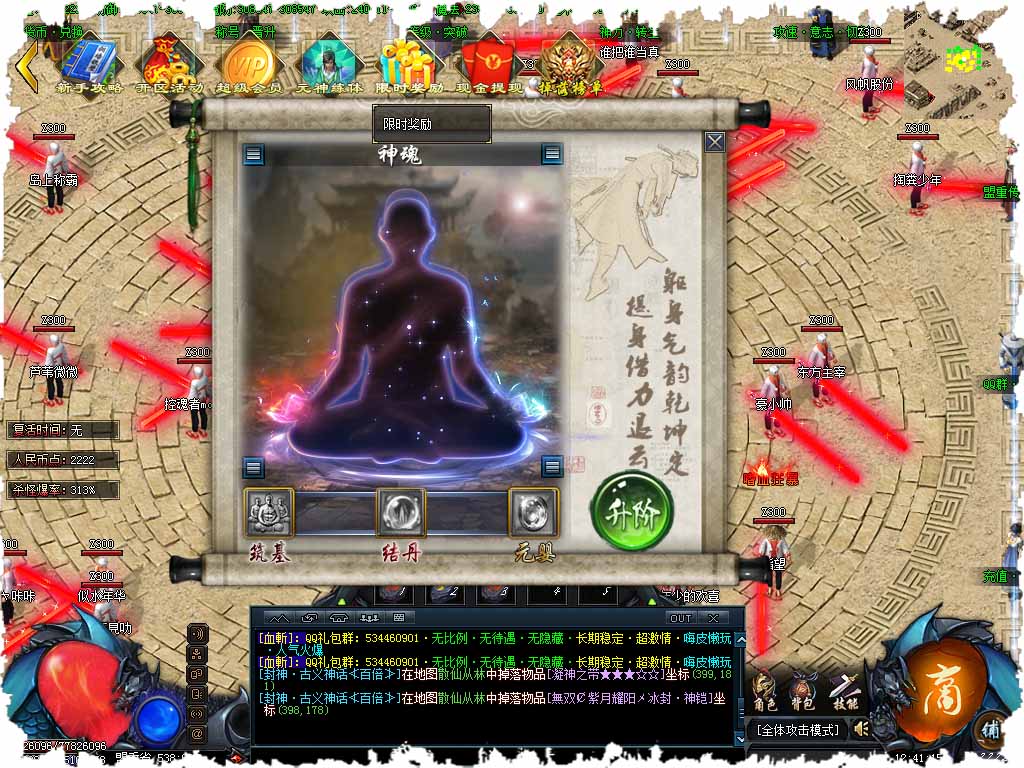The width and height of the screenshot is (1024, 768).
Task: Open the 现金提现 red envelope
Action: point(490,62)
